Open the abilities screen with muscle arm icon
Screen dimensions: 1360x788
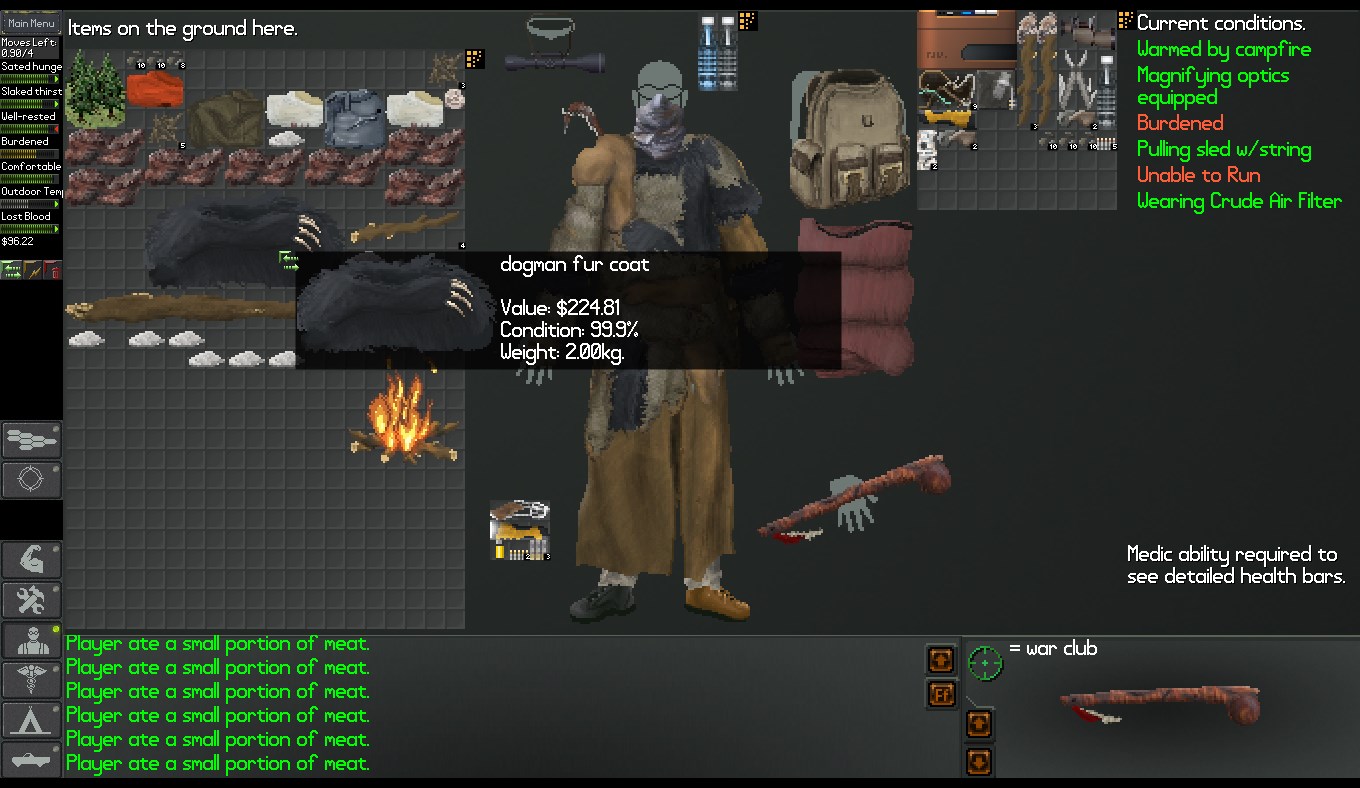31,560
